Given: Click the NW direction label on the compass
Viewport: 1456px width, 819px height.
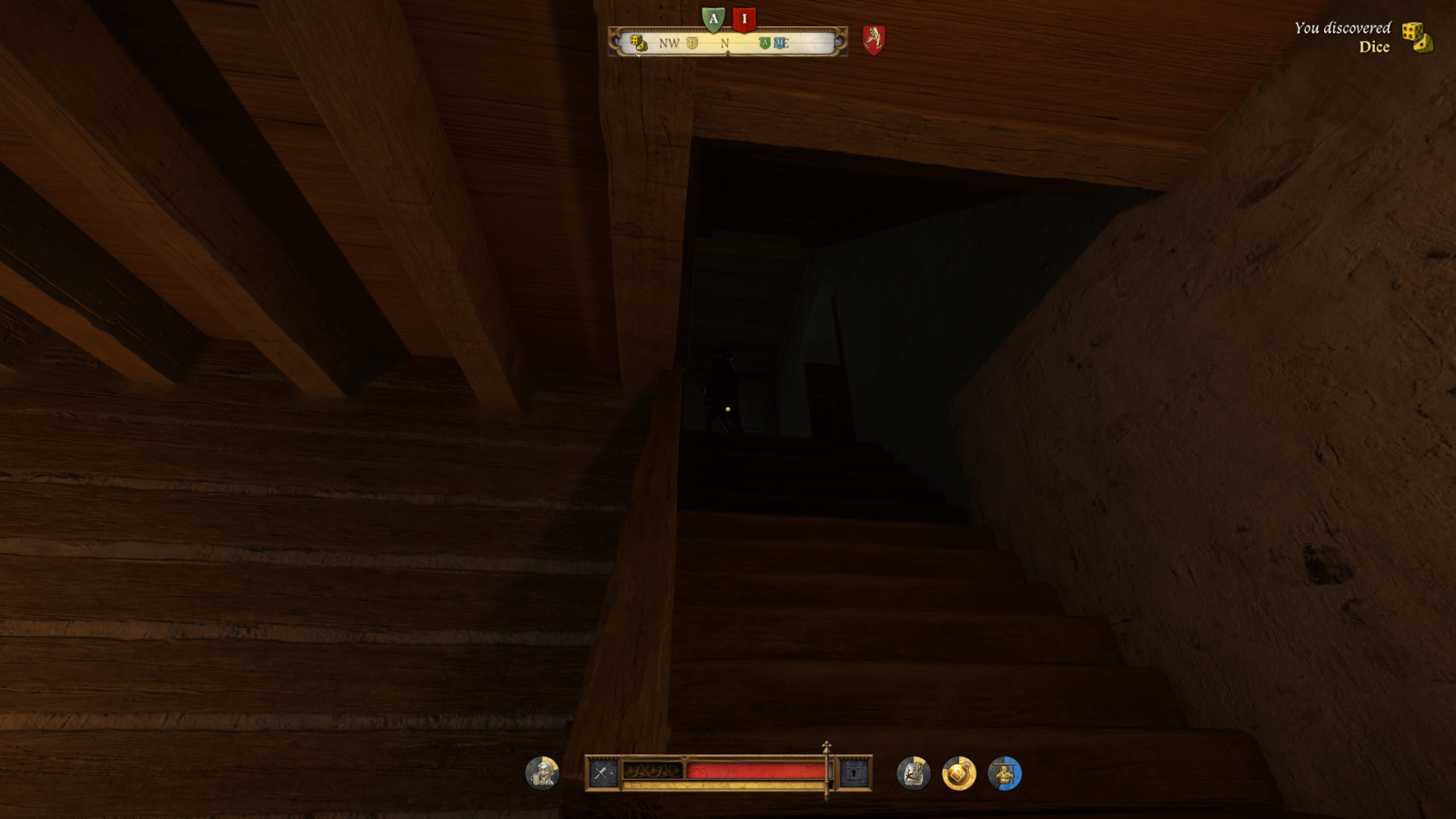Looking at the screenshot, I should [670, 44].
